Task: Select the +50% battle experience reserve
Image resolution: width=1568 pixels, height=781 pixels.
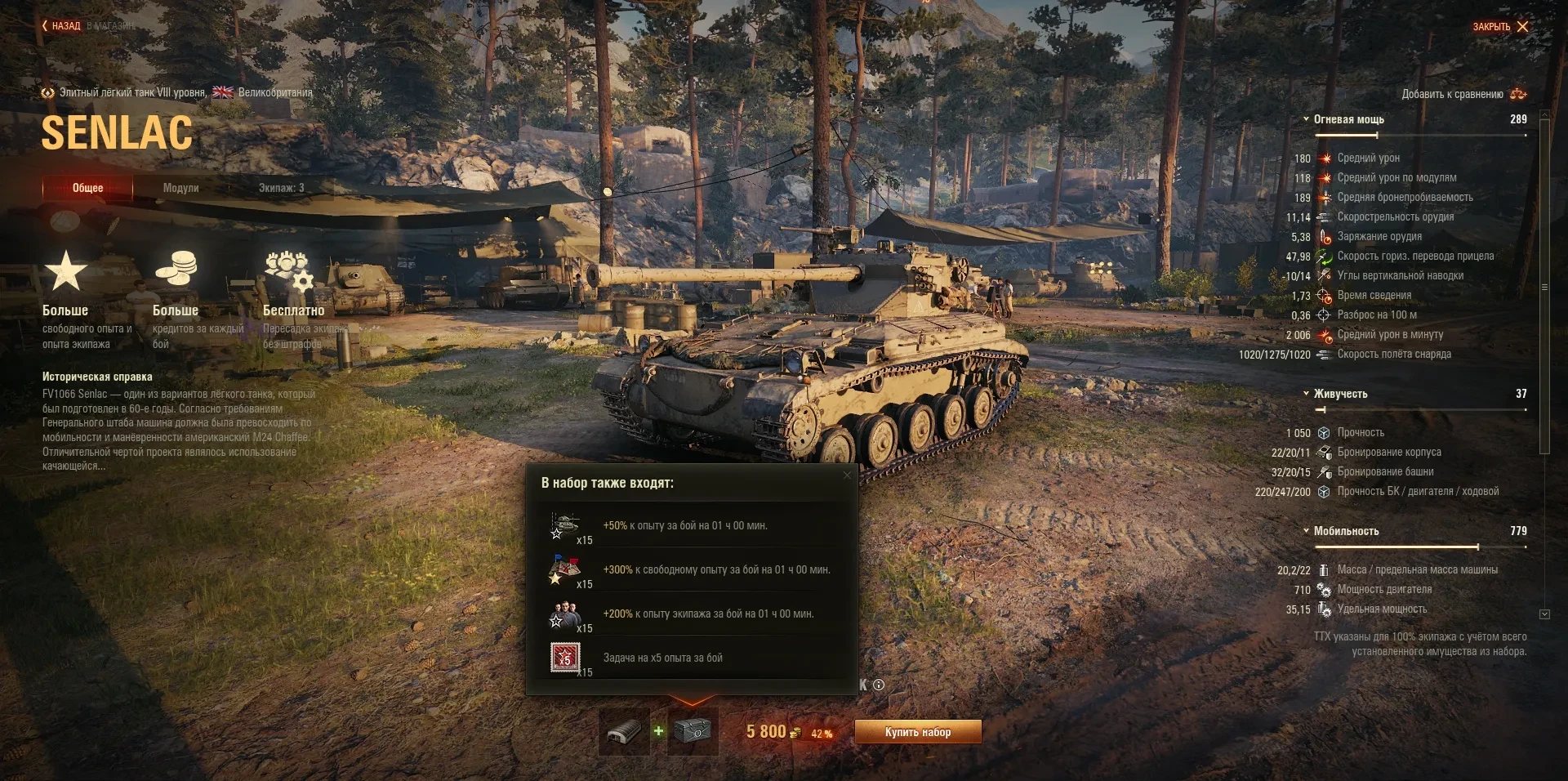Action: tap(565, 526)
